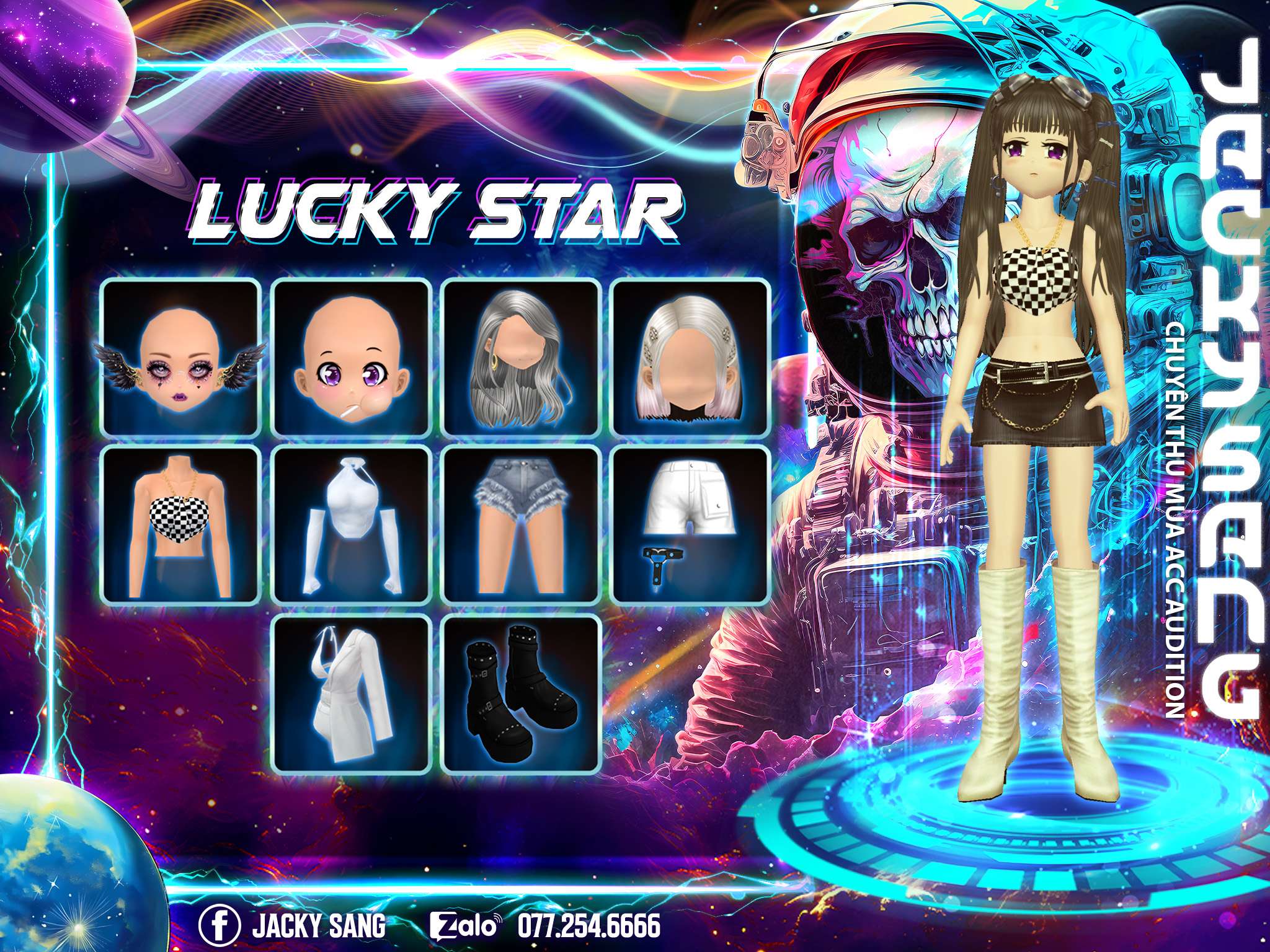Select the white blazer dress tile

click(x=352, y=694)
